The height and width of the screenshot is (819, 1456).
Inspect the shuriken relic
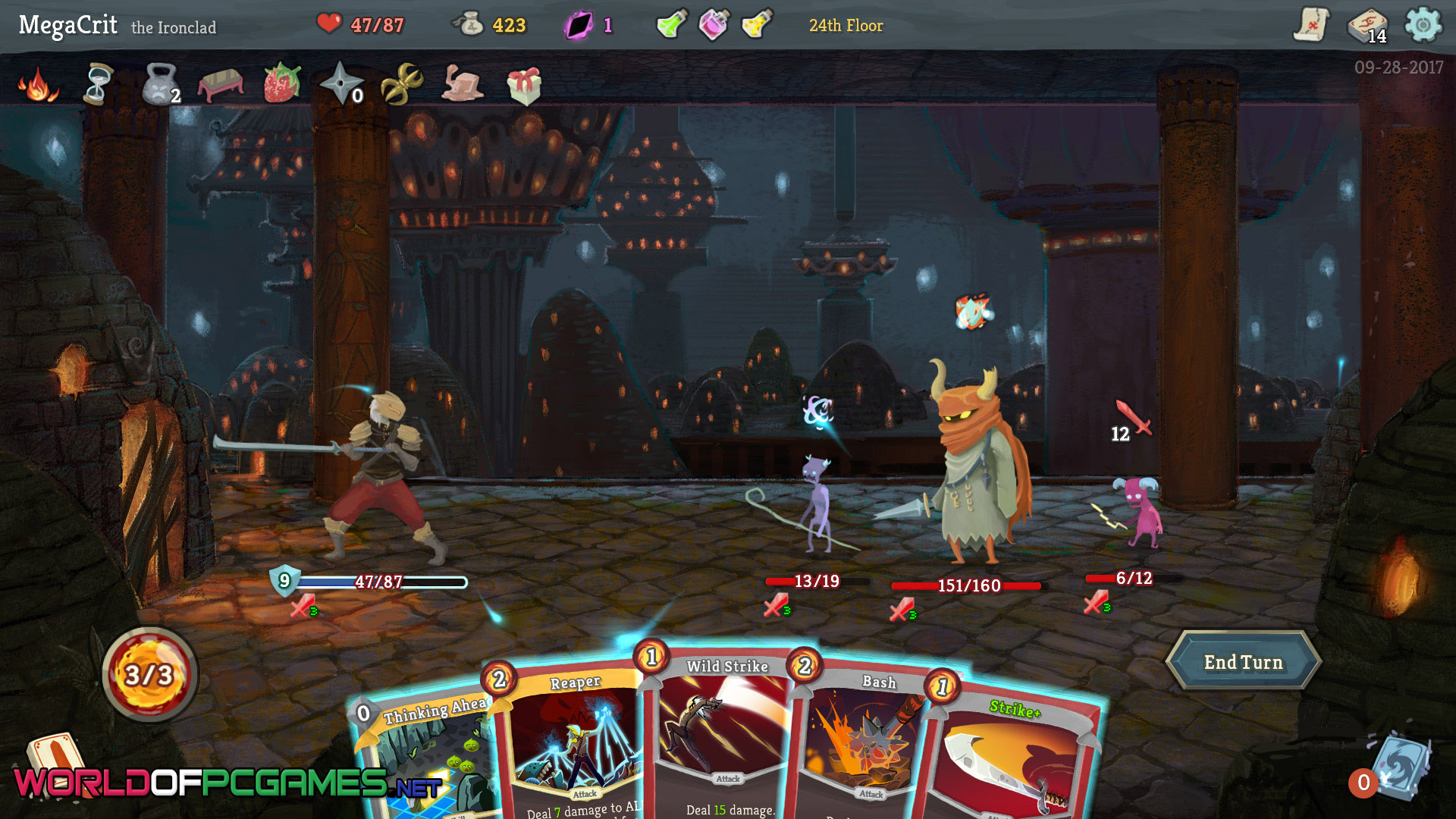340,83
